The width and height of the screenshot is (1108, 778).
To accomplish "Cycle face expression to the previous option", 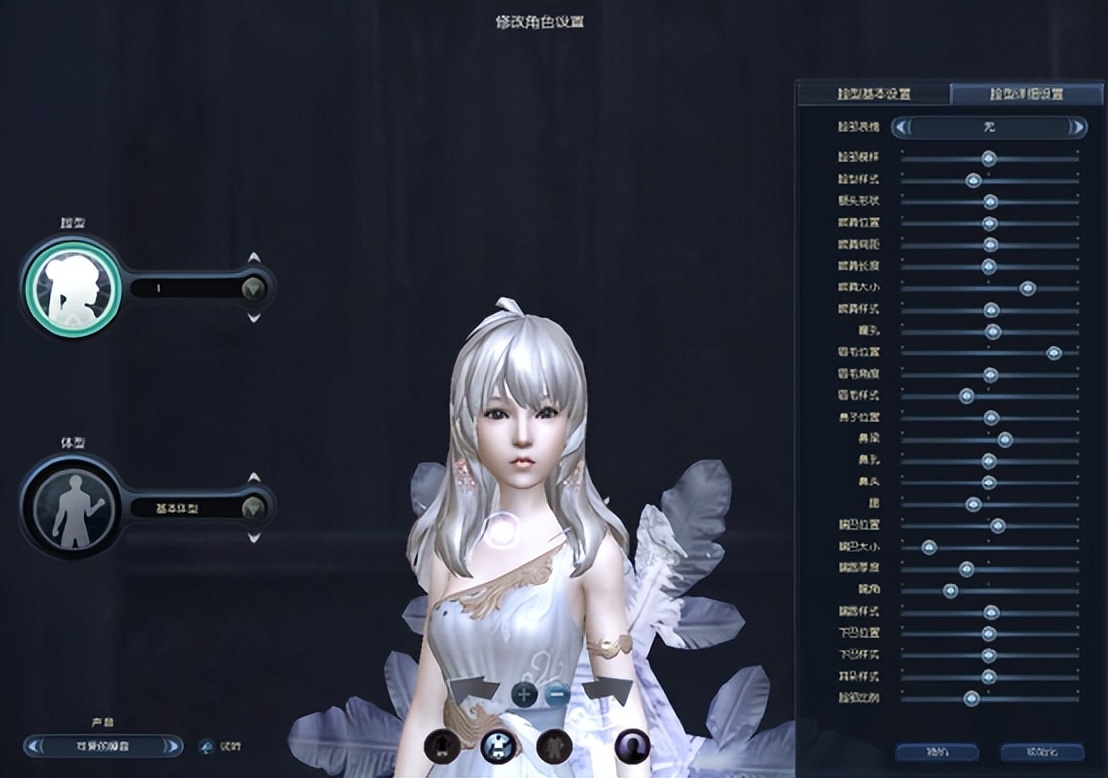I will (x=903, y=127).
